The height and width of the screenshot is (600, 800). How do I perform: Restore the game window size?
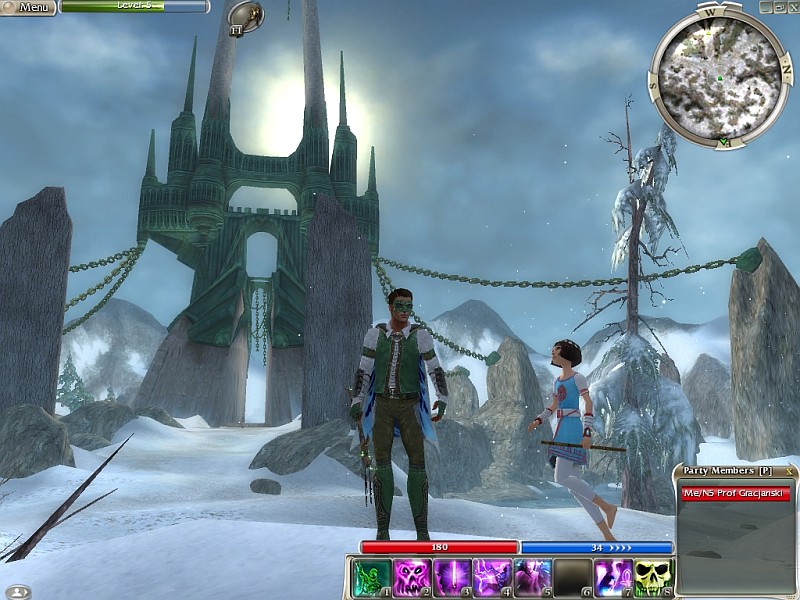pyautogui.click(x=779, y=6)
